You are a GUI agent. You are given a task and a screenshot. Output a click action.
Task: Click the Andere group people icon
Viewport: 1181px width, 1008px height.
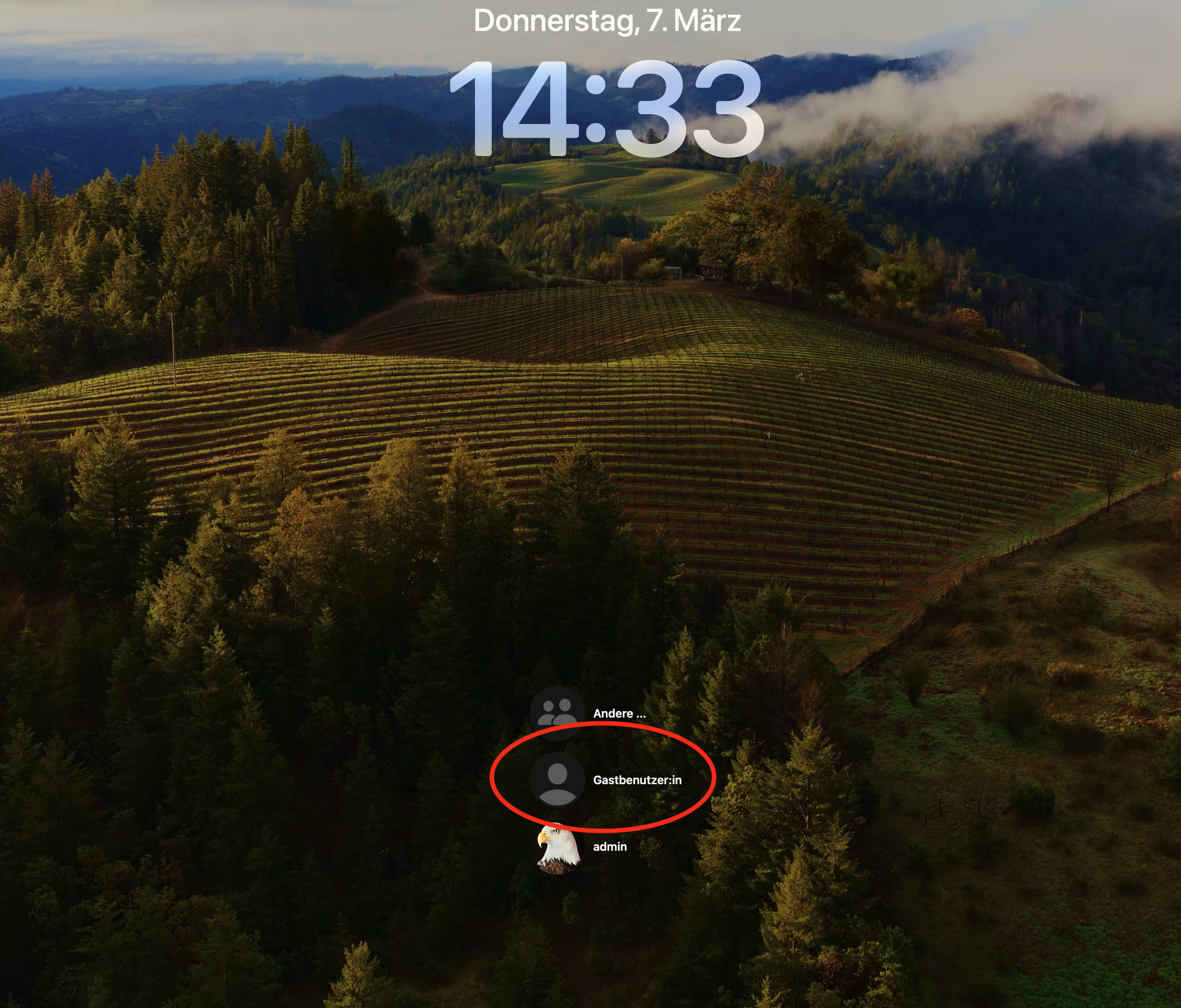557,713
